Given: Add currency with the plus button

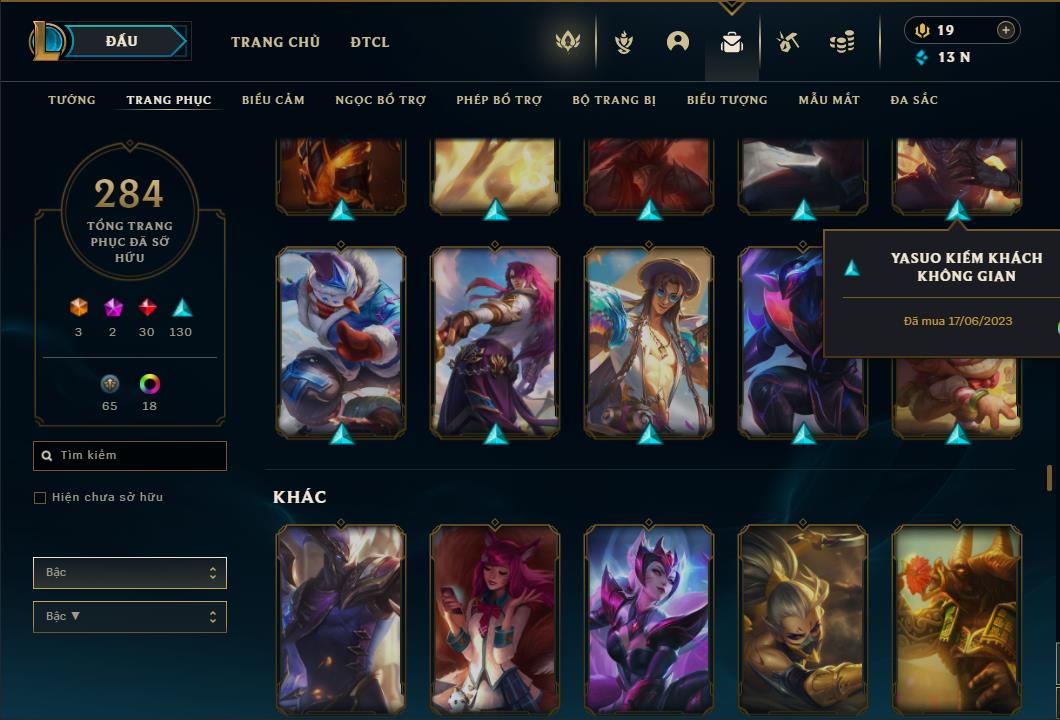Looking at the screenshot, I should (1006, 30).
